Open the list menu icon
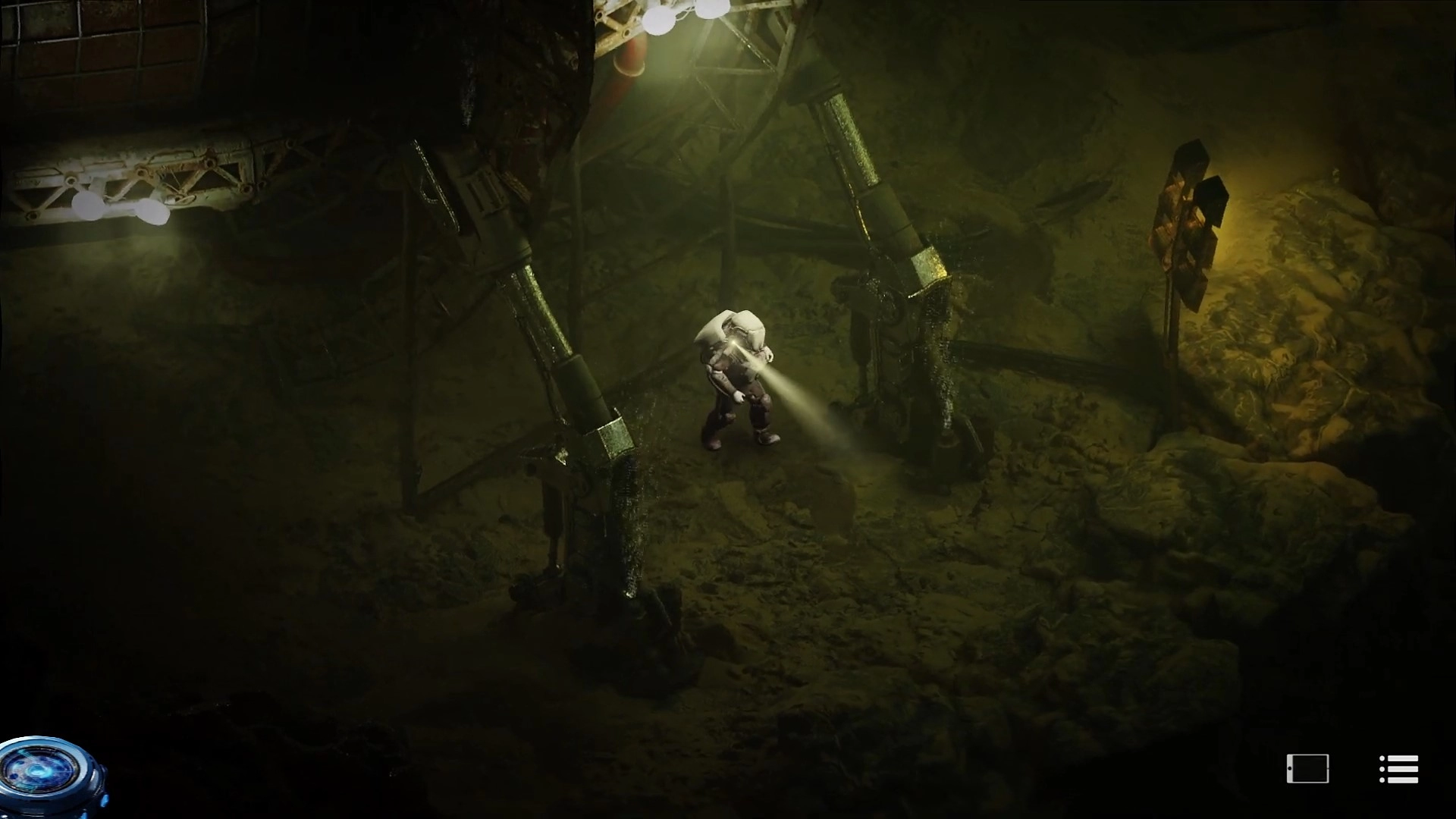Screen dimensions: 1456x819 tap(1398, 769)
